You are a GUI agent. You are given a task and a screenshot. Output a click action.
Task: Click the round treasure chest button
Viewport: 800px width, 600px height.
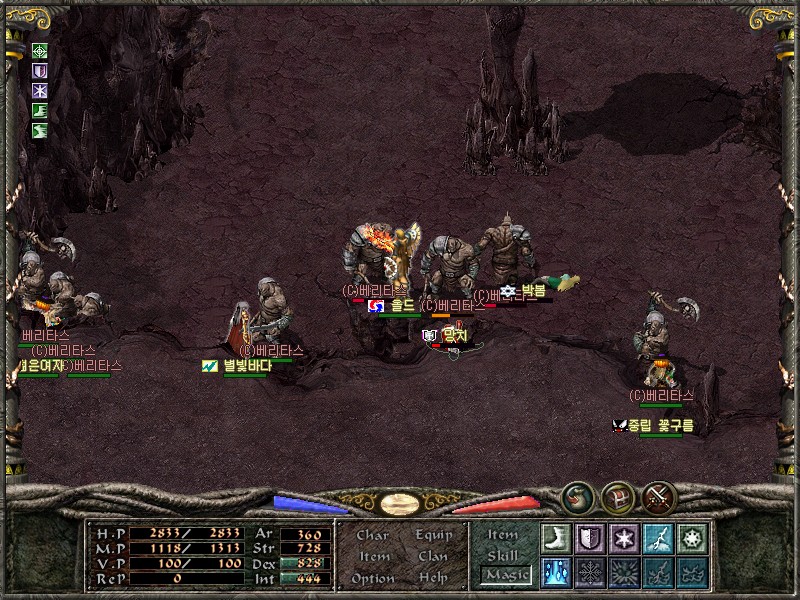point(616,497)
